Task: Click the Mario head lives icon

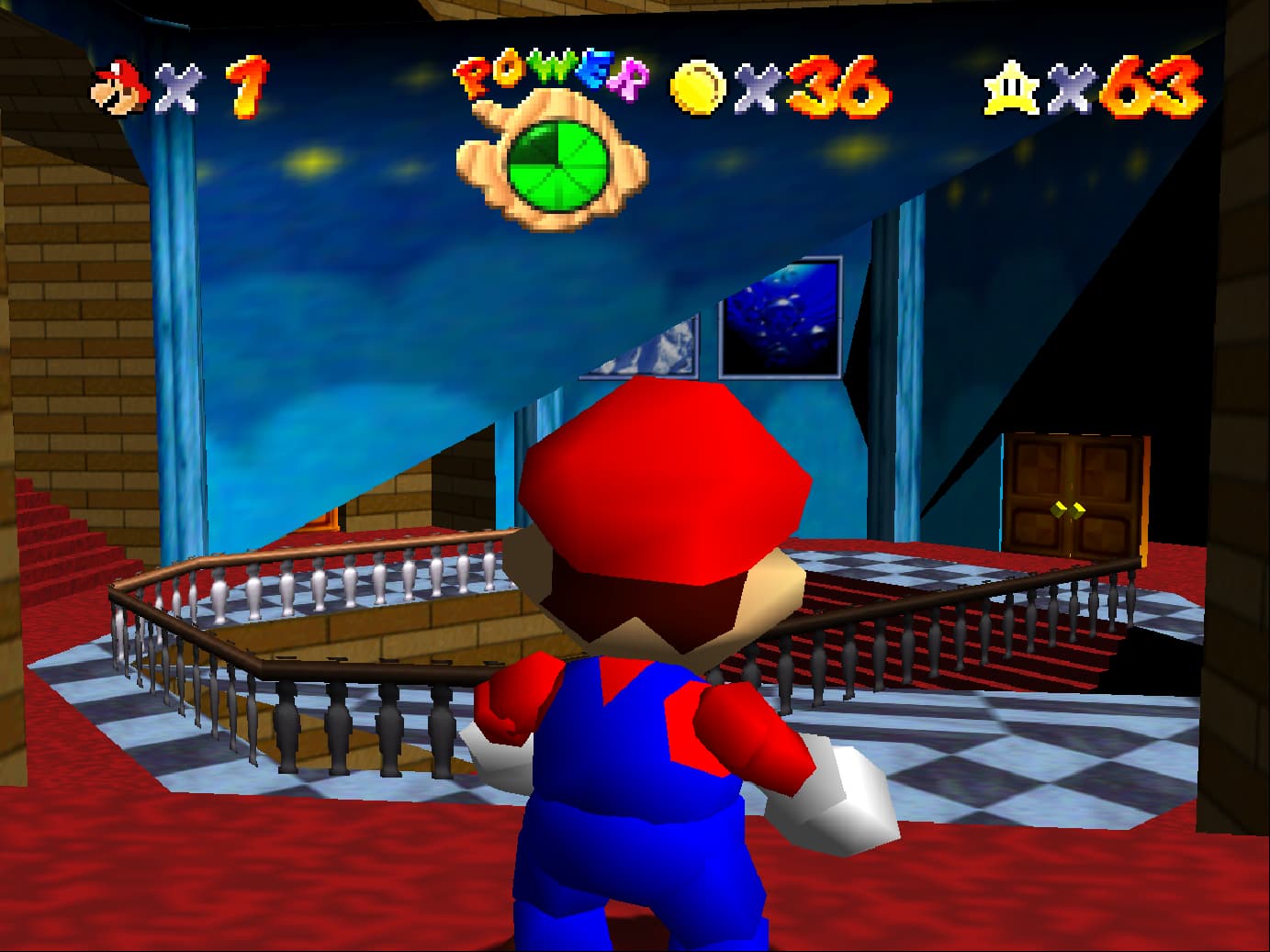Action: click(x=119, y=87)
